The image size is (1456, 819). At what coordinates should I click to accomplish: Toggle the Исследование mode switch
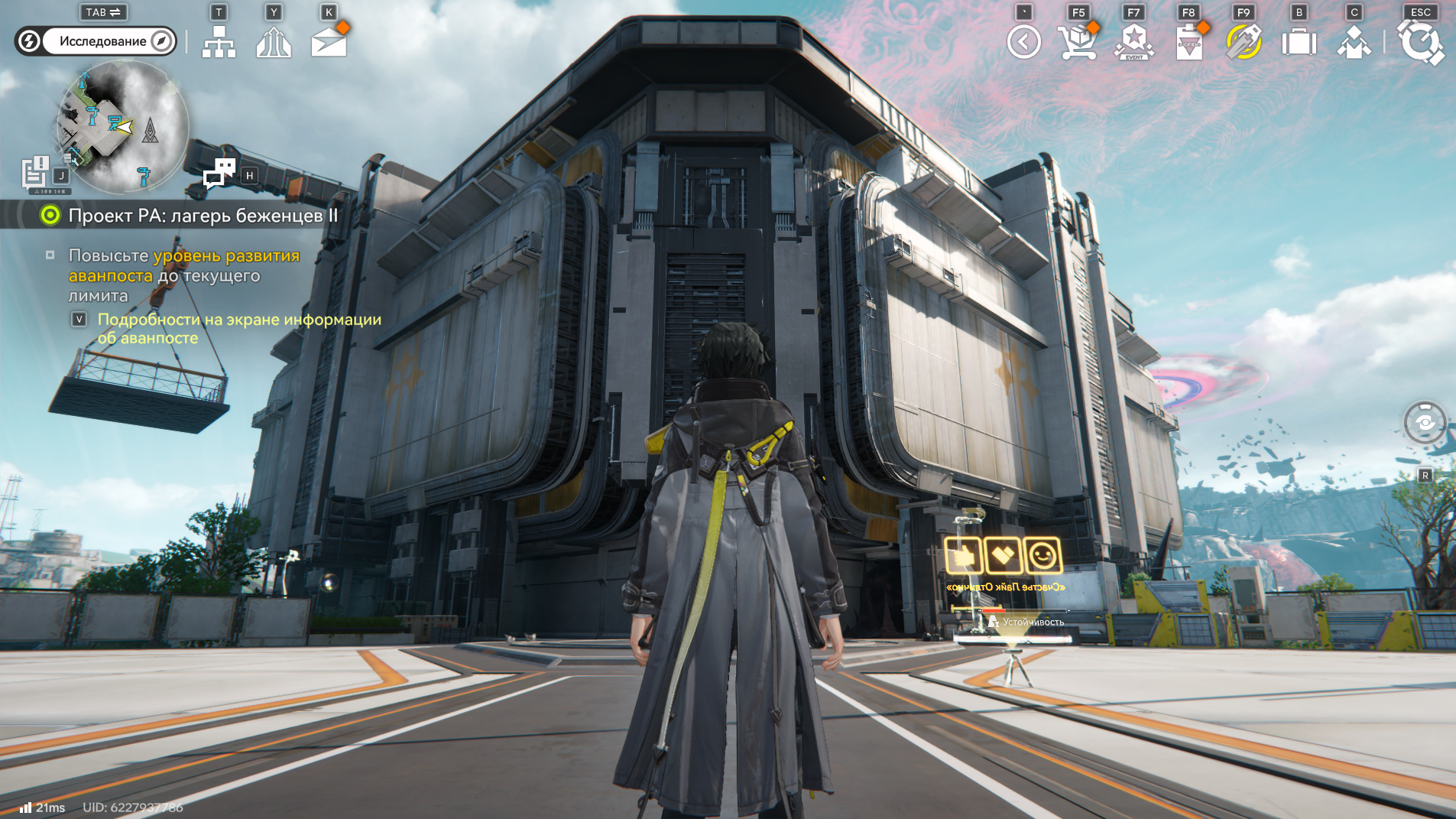(96, 41)
